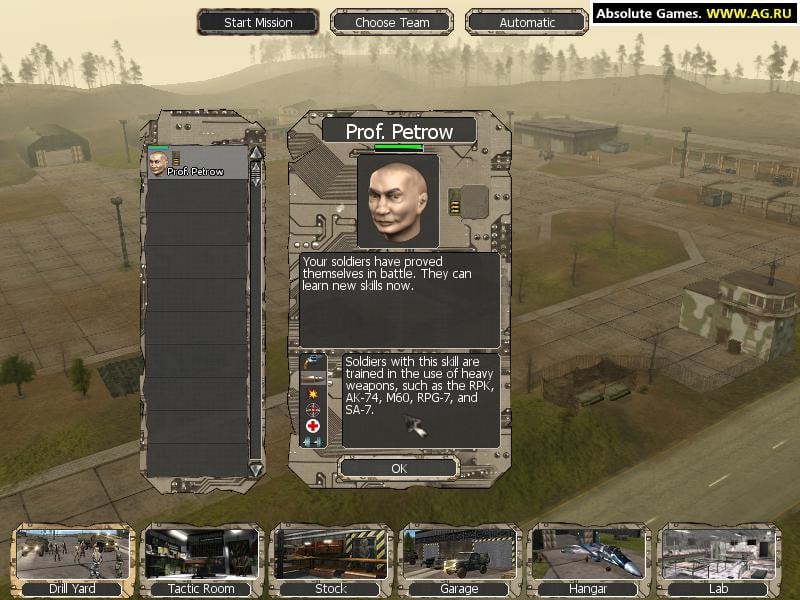Screen dimensions: 800x600
Task: Click the roster list's scroll-down arrow
Action: click(255, 469)
